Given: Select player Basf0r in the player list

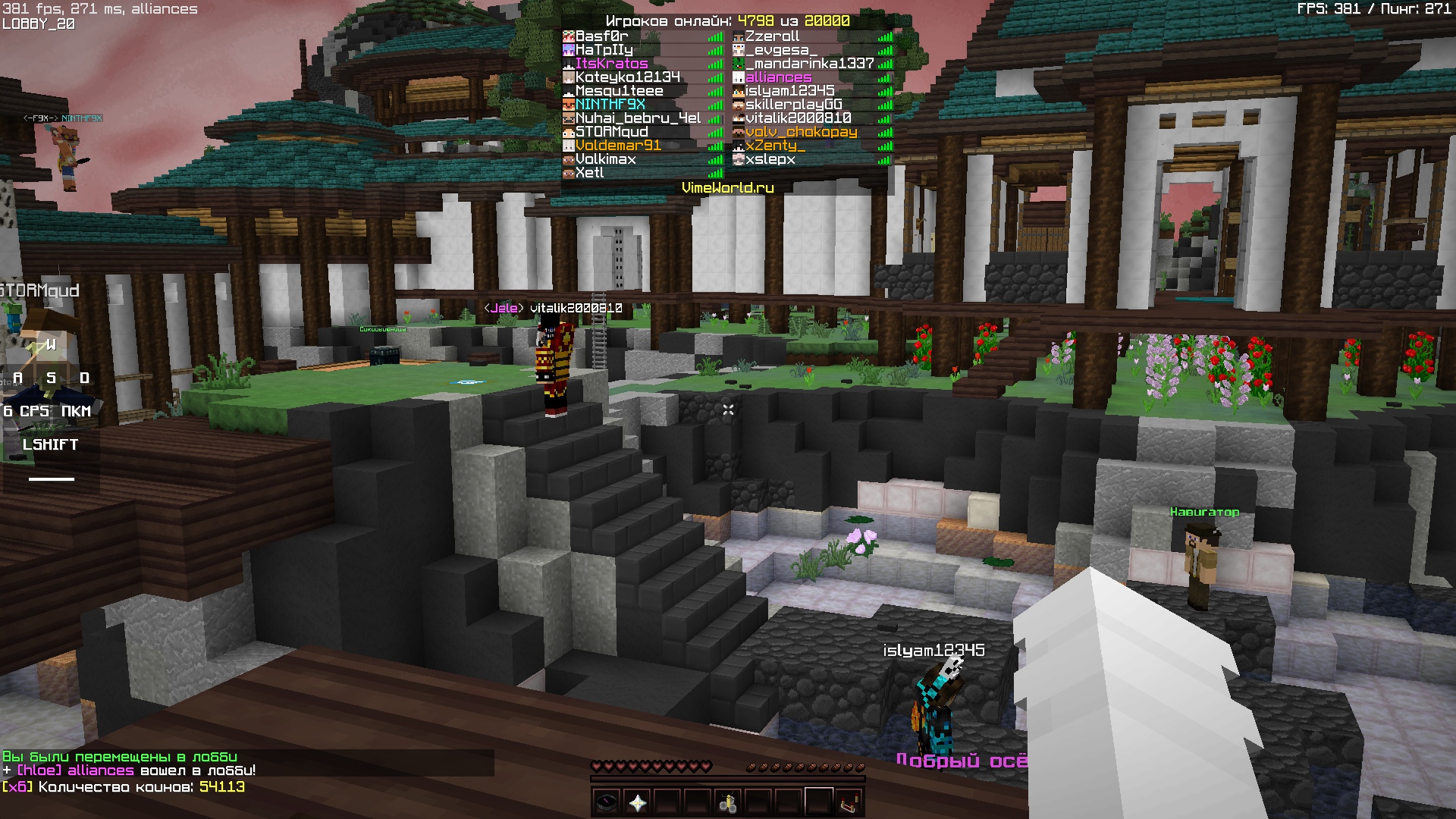Looking at the screenshot, I should coord(601,36).
